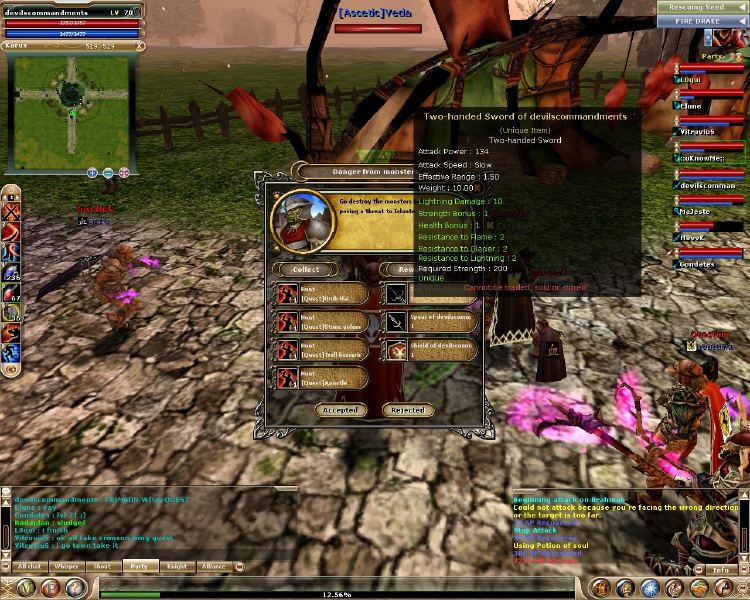
Task: Switch to the Whisper chat tab
Action: point(67,566)
